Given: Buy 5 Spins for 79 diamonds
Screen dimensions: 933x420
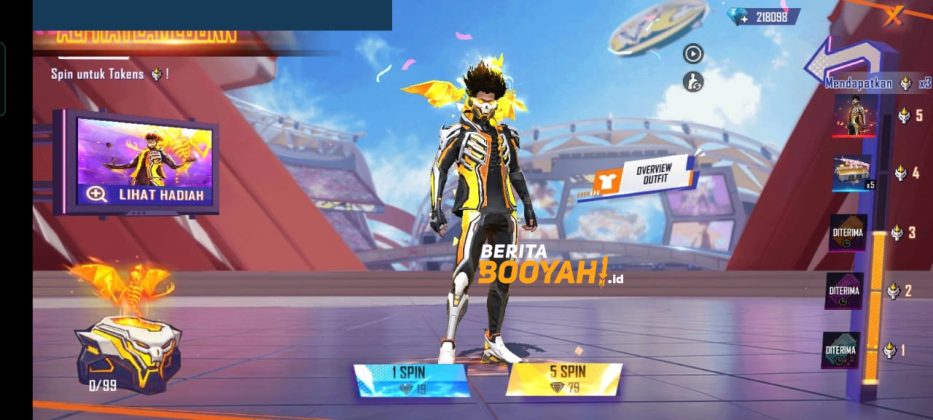Looking at the screenshot, I should click(x=564, y=379).
